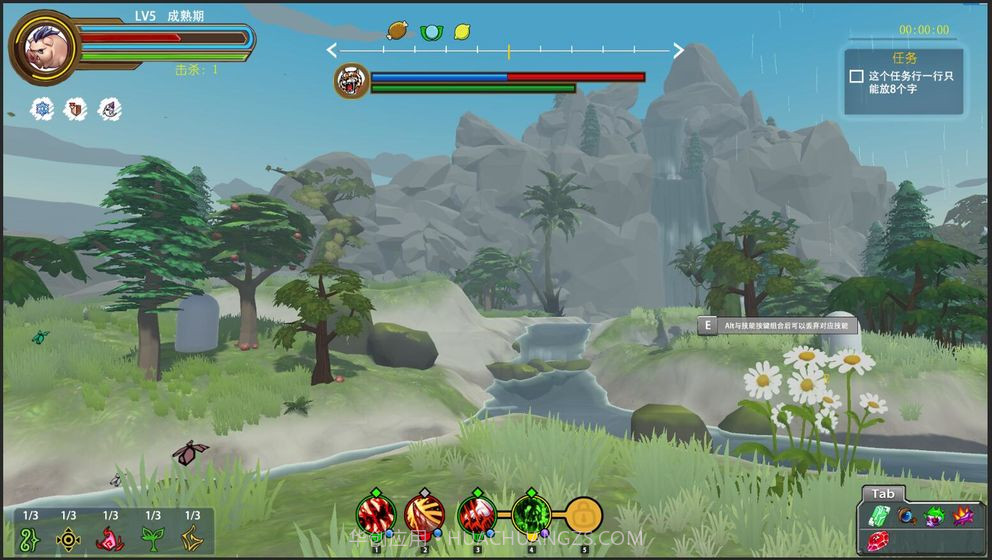Image resolution: width=992 pixels, height=560 pixels.
Task: Click the meat drumstick compass marker
Action: [398, 31]
